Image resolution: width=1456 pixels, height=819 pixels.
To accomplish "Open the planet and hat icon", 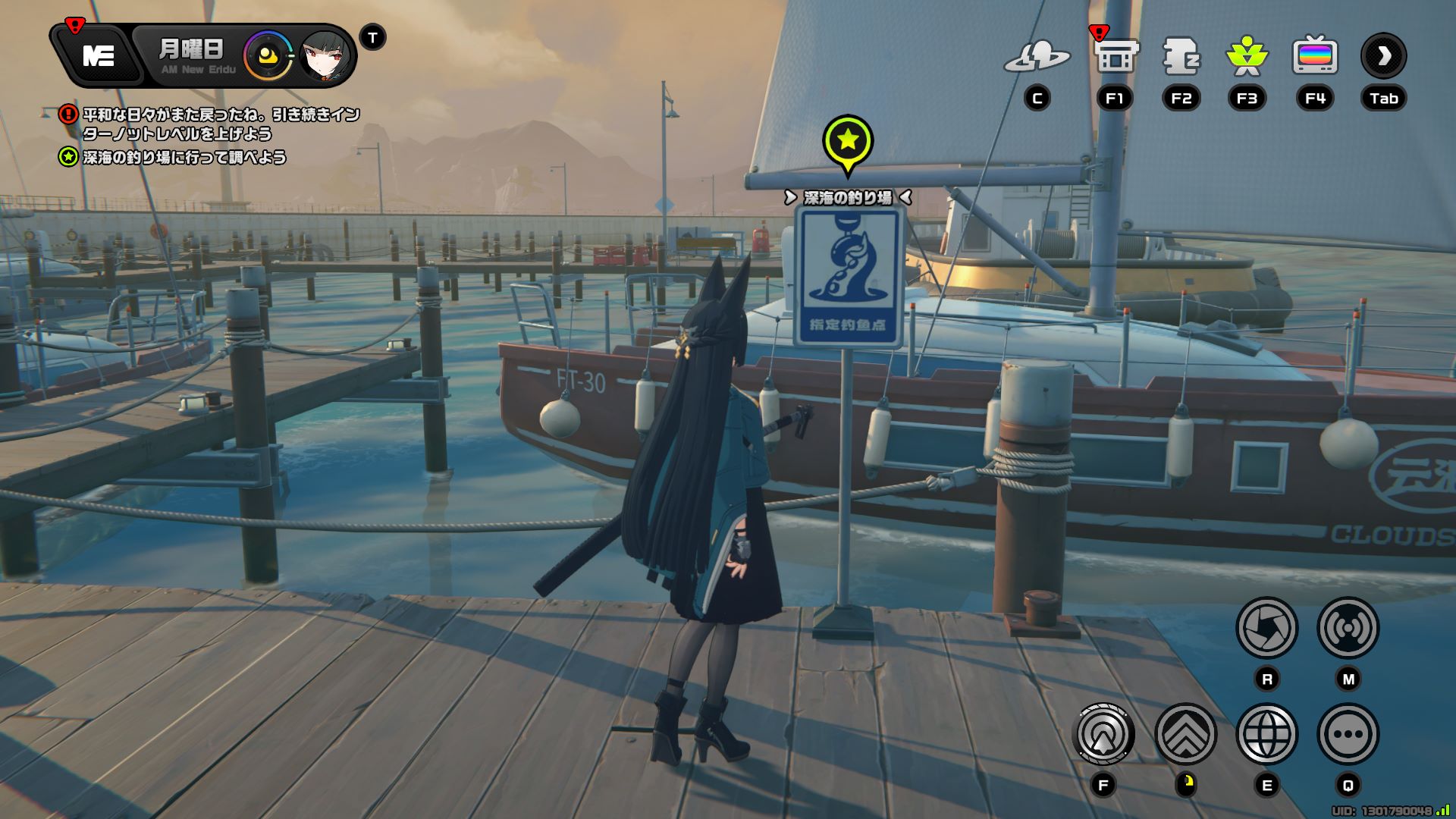I will [1037, 57].
